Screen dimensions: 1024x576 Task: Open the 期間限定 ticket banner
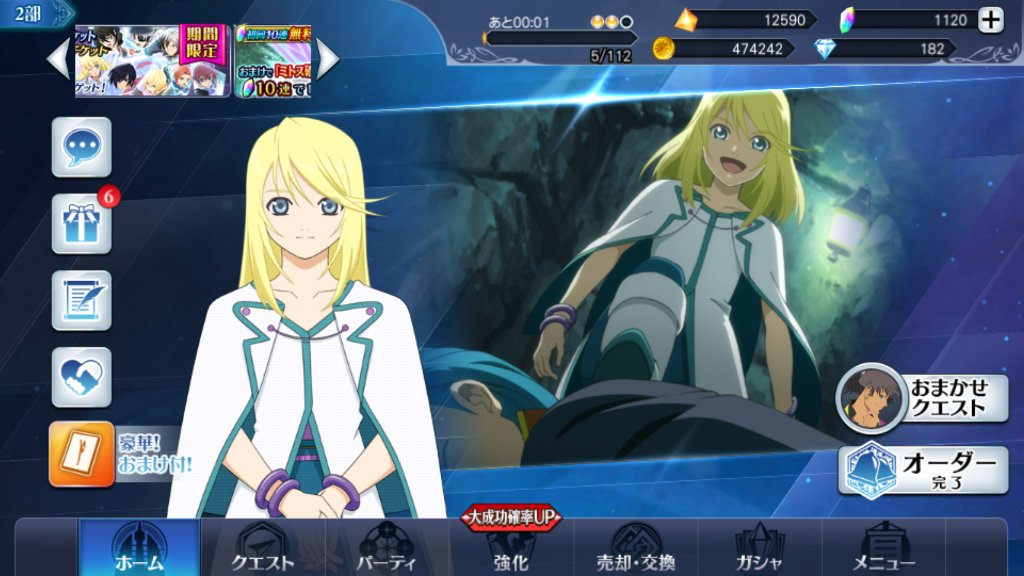pyautogui.click(x=152, y=61)
